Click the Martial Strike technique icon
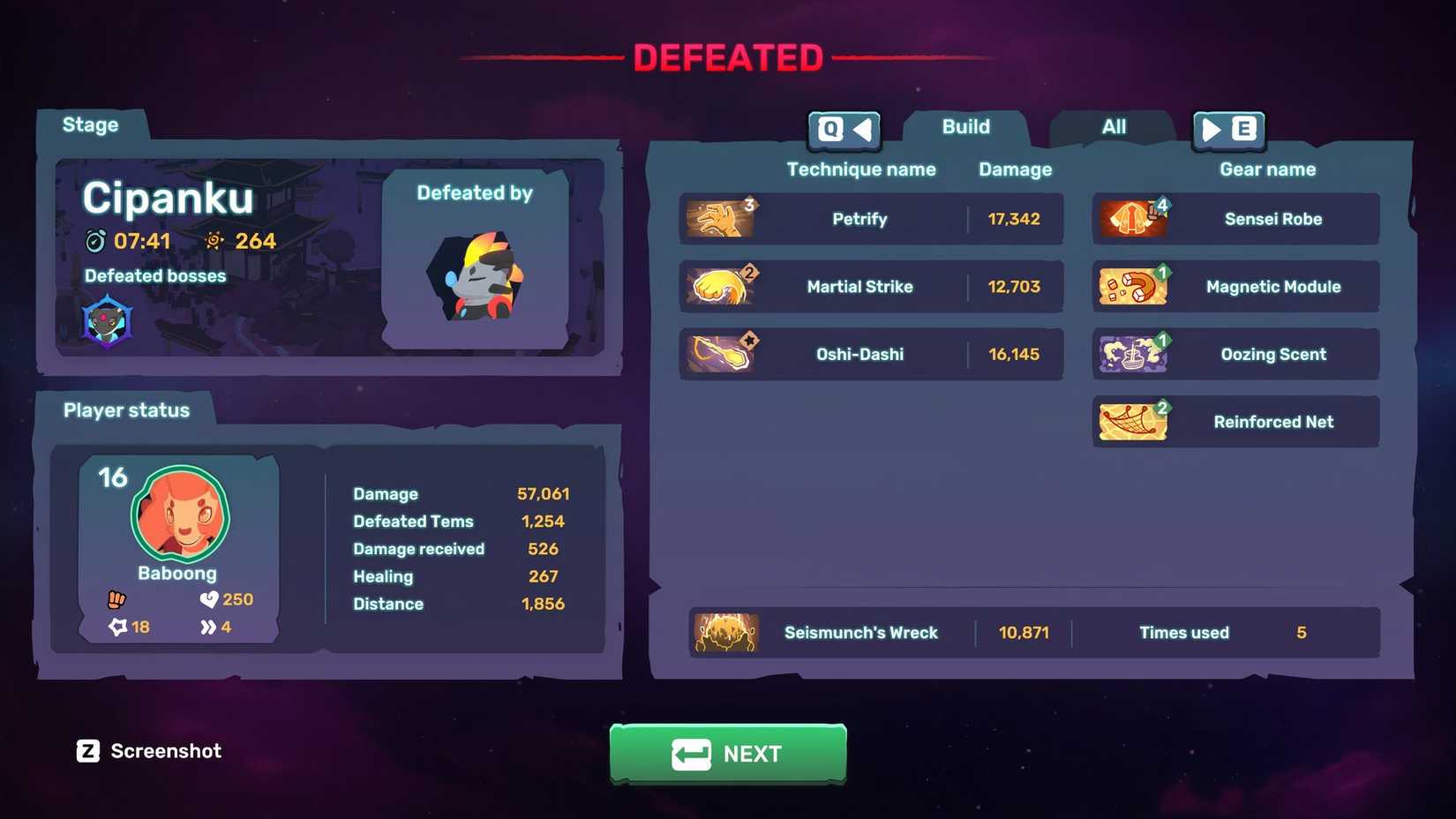 point(722,286)
